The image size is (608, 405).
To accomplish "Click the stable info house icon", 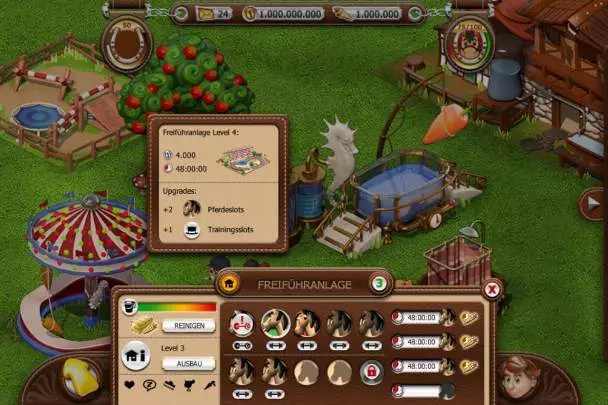I will point(135,357).
